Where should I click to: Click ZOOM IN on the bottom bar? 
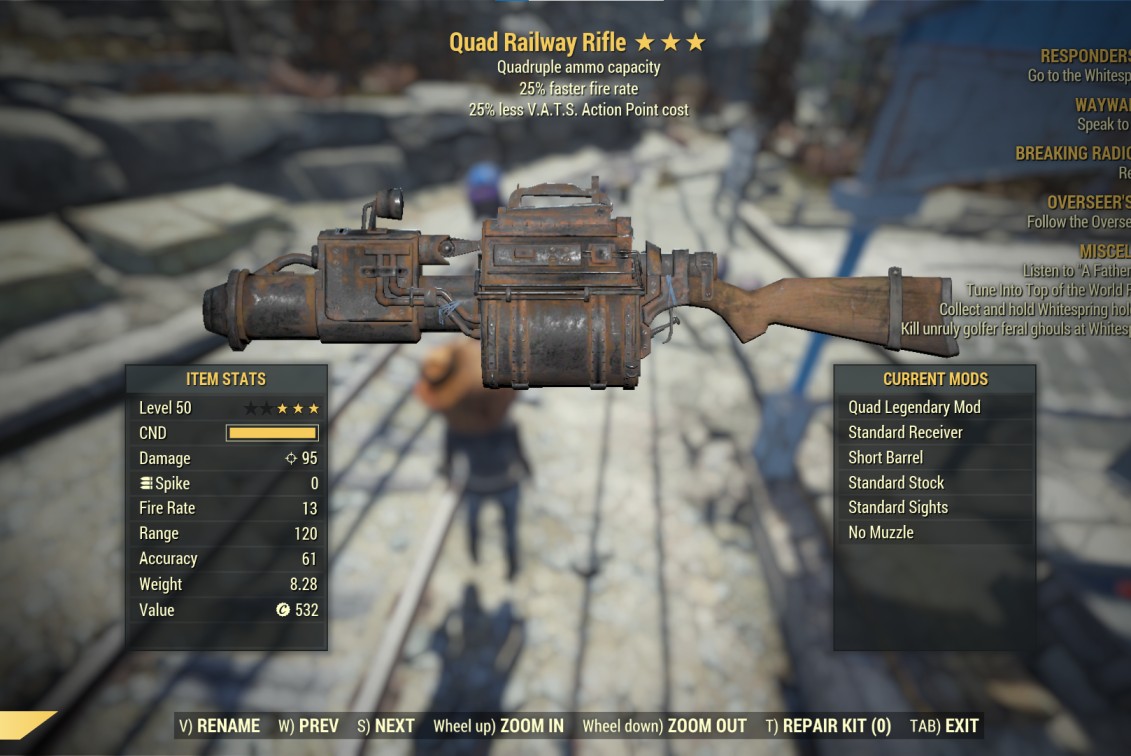498,726
